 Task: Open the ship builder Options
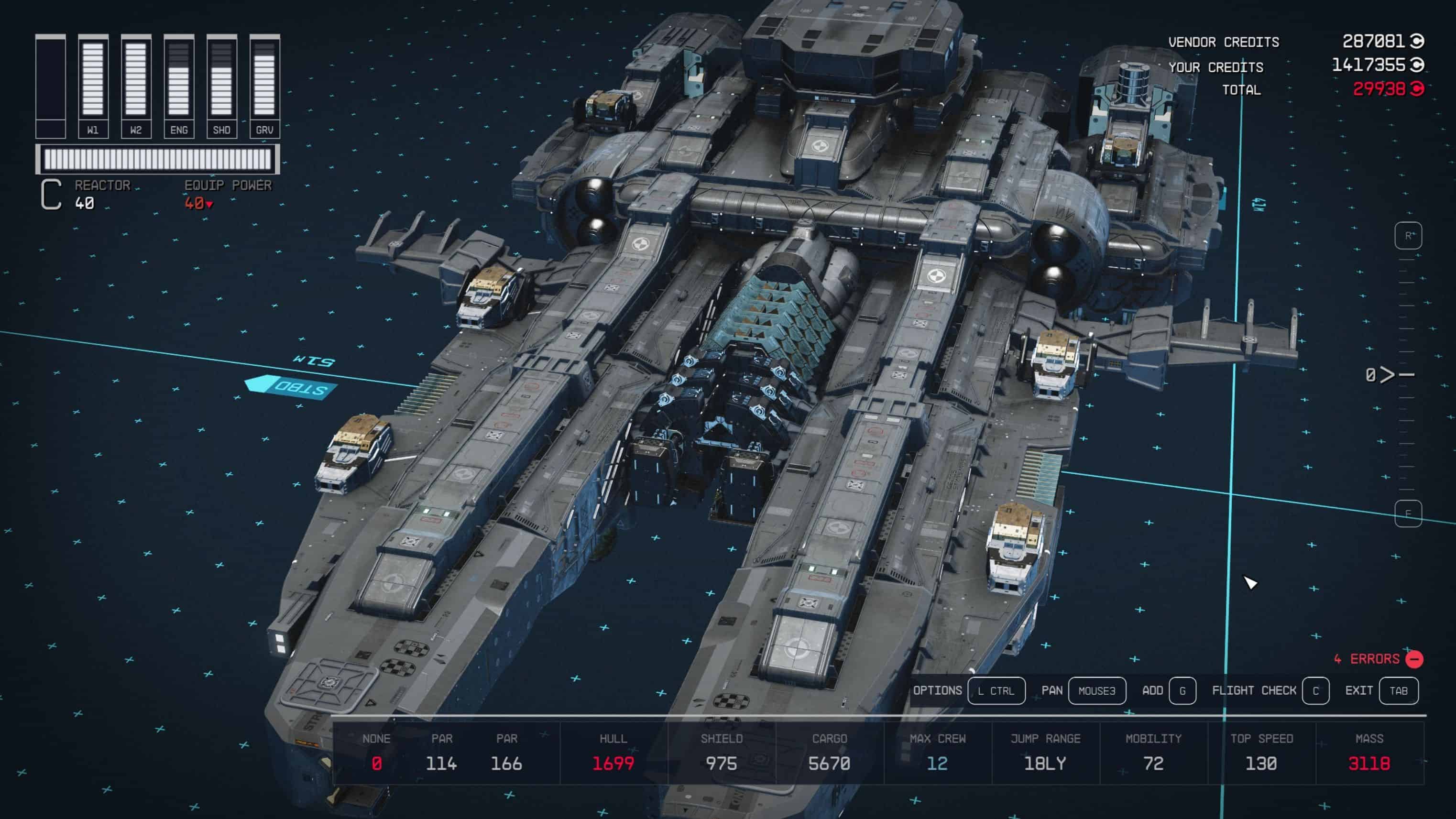tap(996, 691)
